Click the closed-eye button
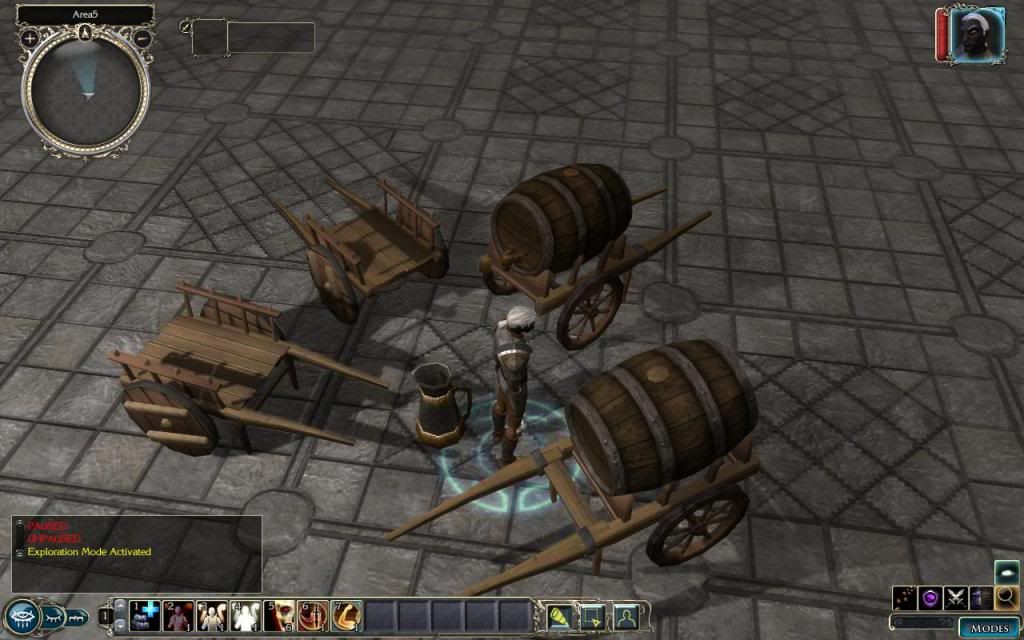 tap(53, 617)
